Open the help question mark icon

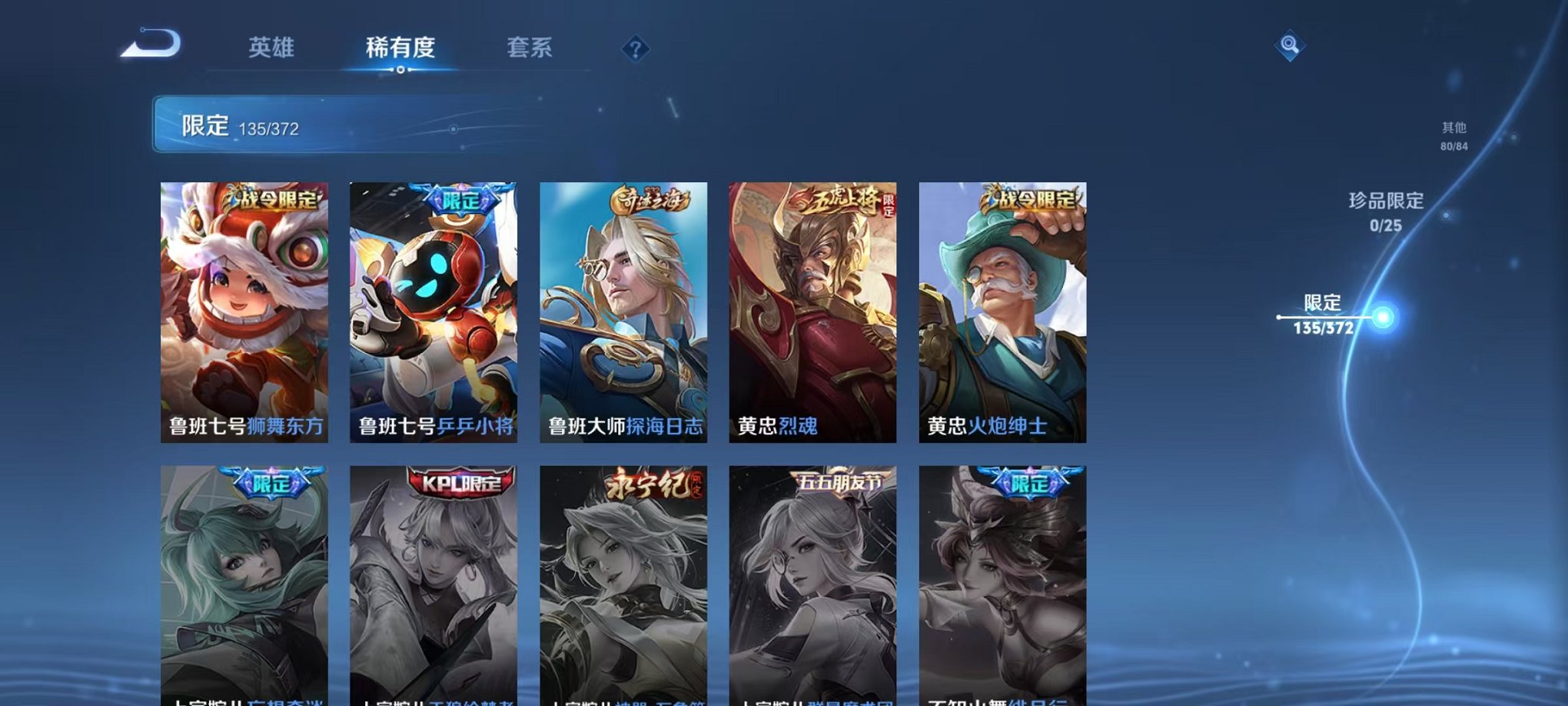coord(633,51)
